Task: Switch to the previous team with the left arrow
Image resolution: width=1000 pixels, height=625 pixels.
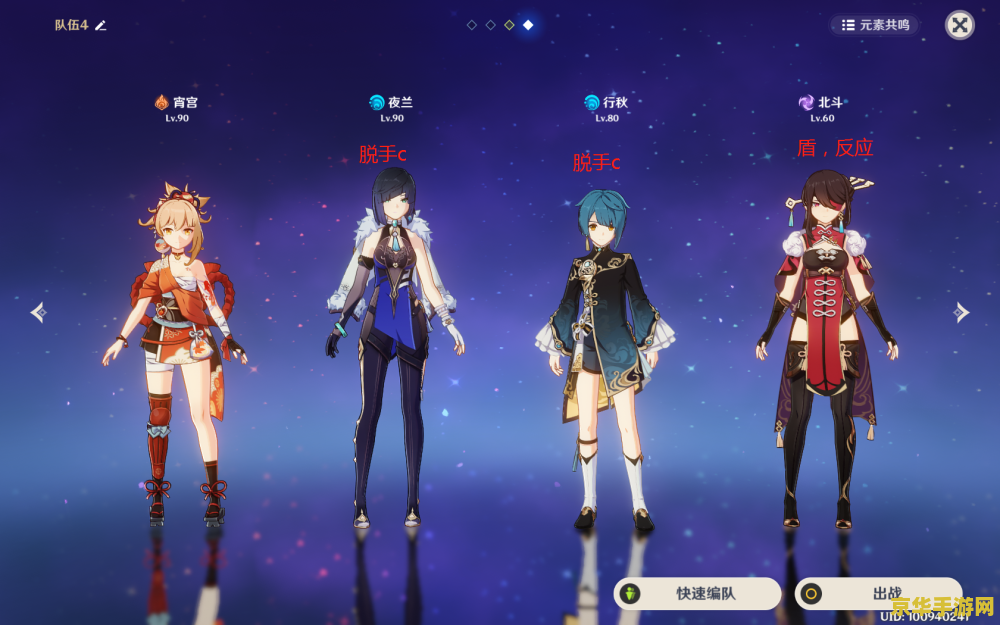Action: [x=38, y=313]
